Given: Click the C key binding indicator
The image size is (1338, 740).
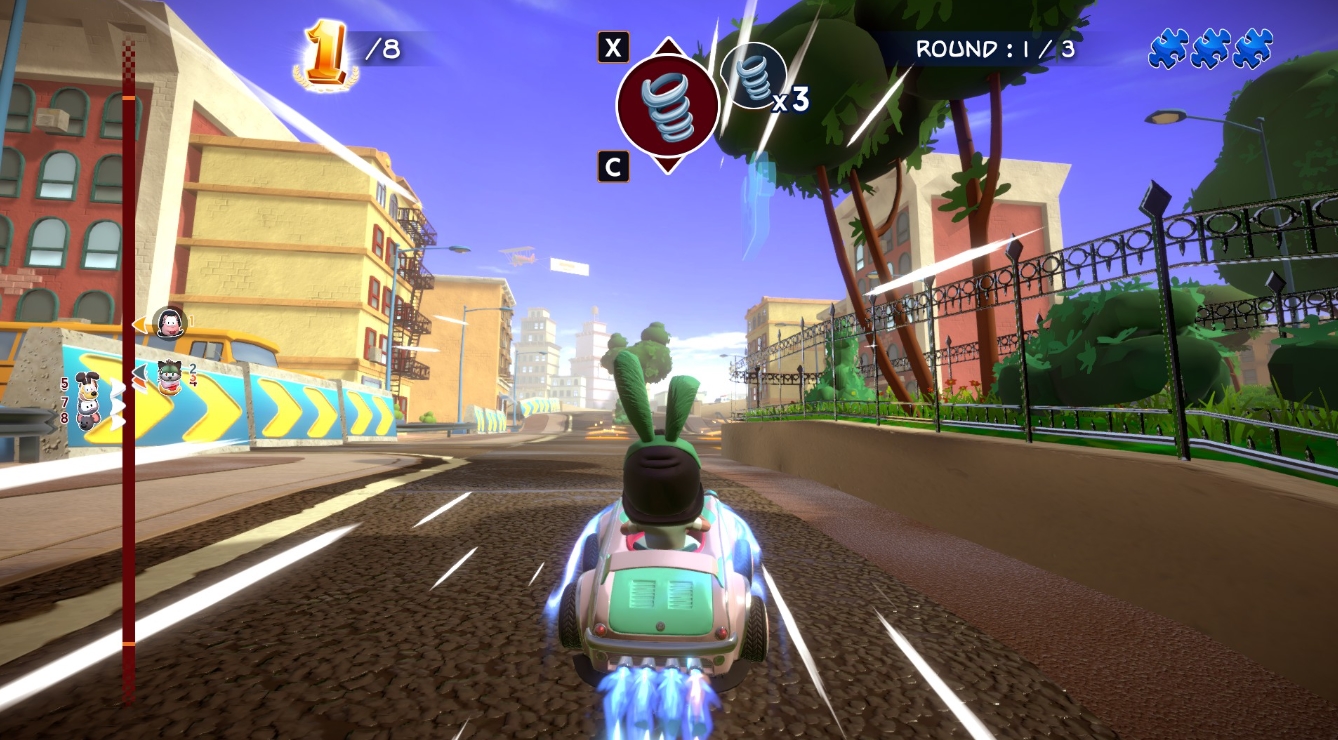Looking at the screenshot, I should [x=613, y=166].
